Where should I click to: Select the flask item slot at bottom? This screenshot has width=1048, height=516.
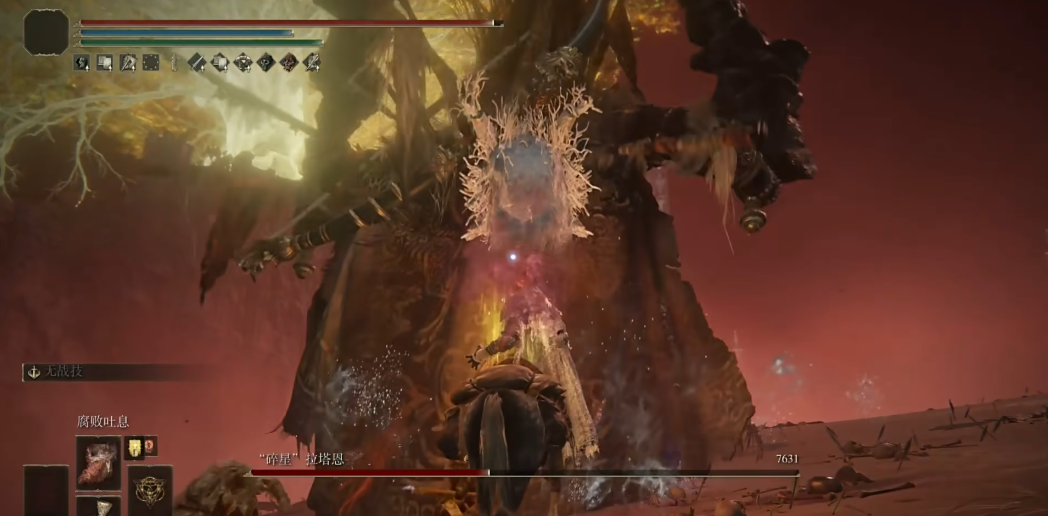click(98, 506)
